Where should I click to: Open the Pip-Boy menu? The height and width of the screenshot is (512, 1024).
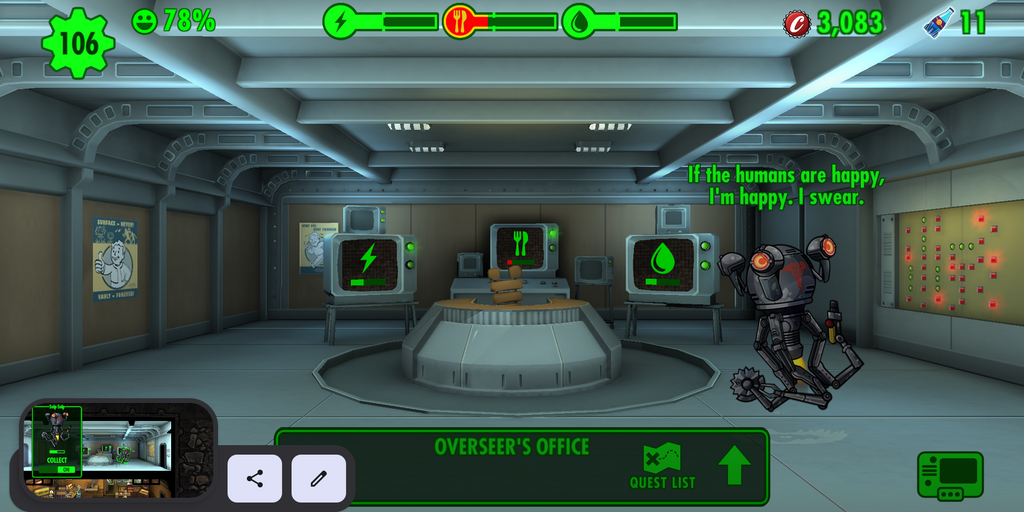click(x=949, y=475)
